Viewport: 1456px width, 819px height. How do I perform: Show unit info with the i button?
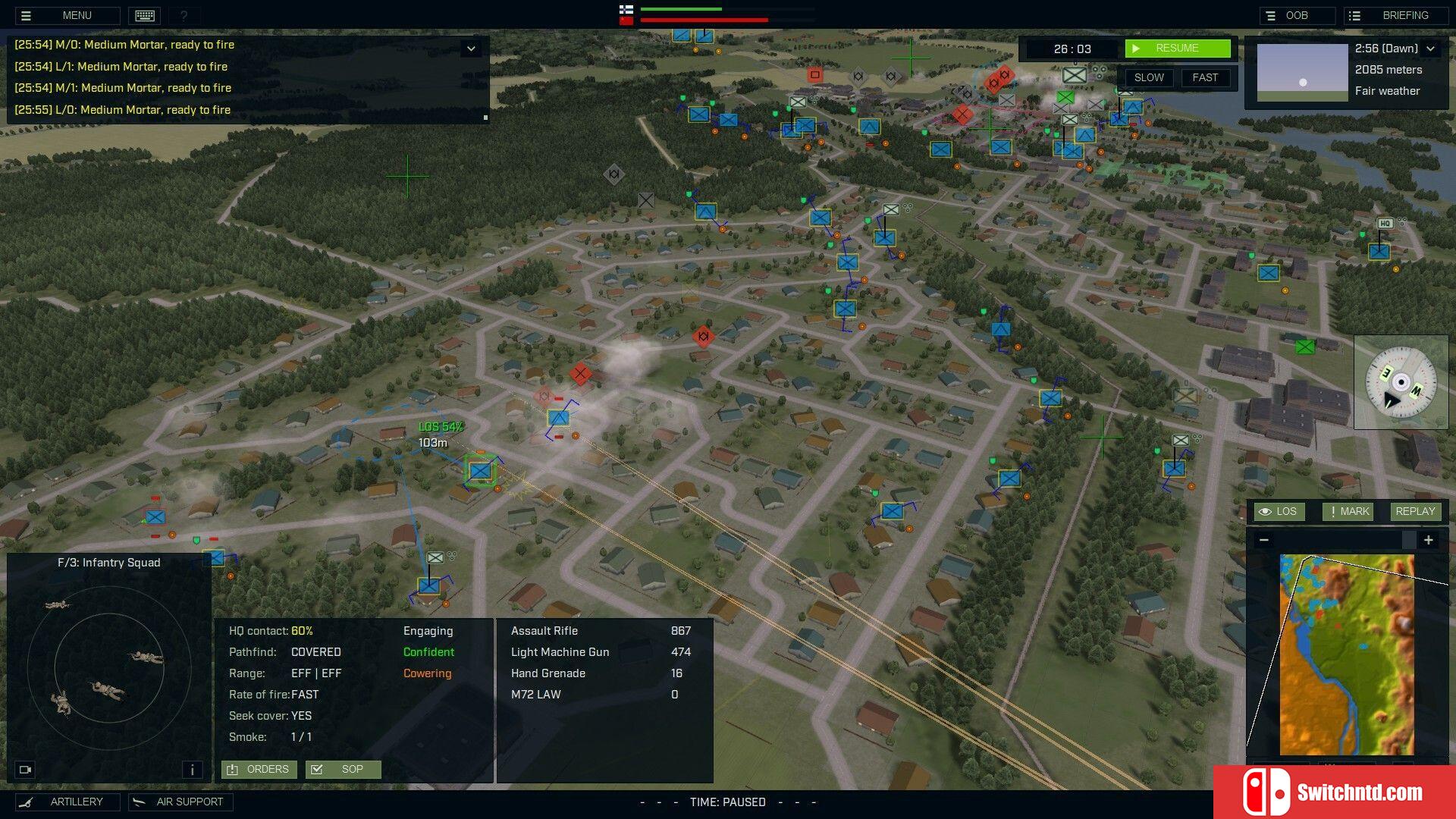192,770
